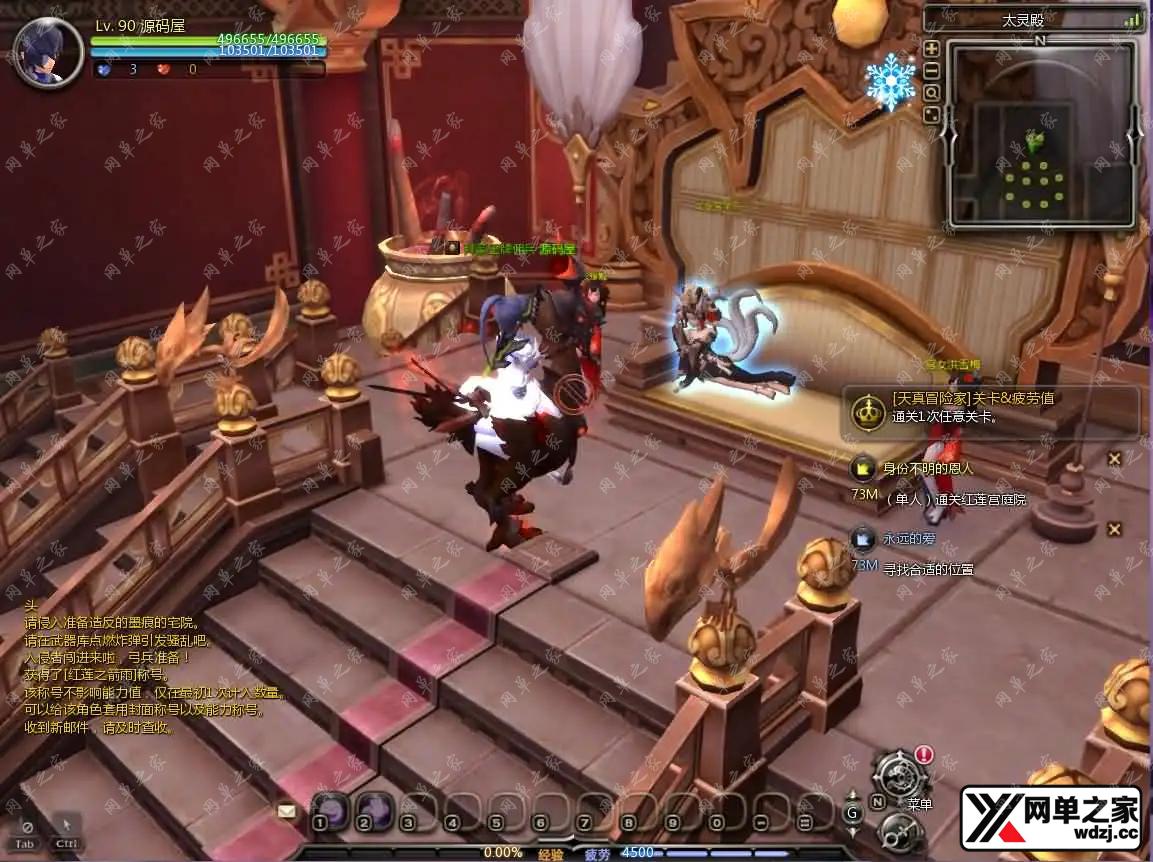Close the 永远的爱 quest tracker entry
1153x862 pixels.
click(x=1114, y=529)
